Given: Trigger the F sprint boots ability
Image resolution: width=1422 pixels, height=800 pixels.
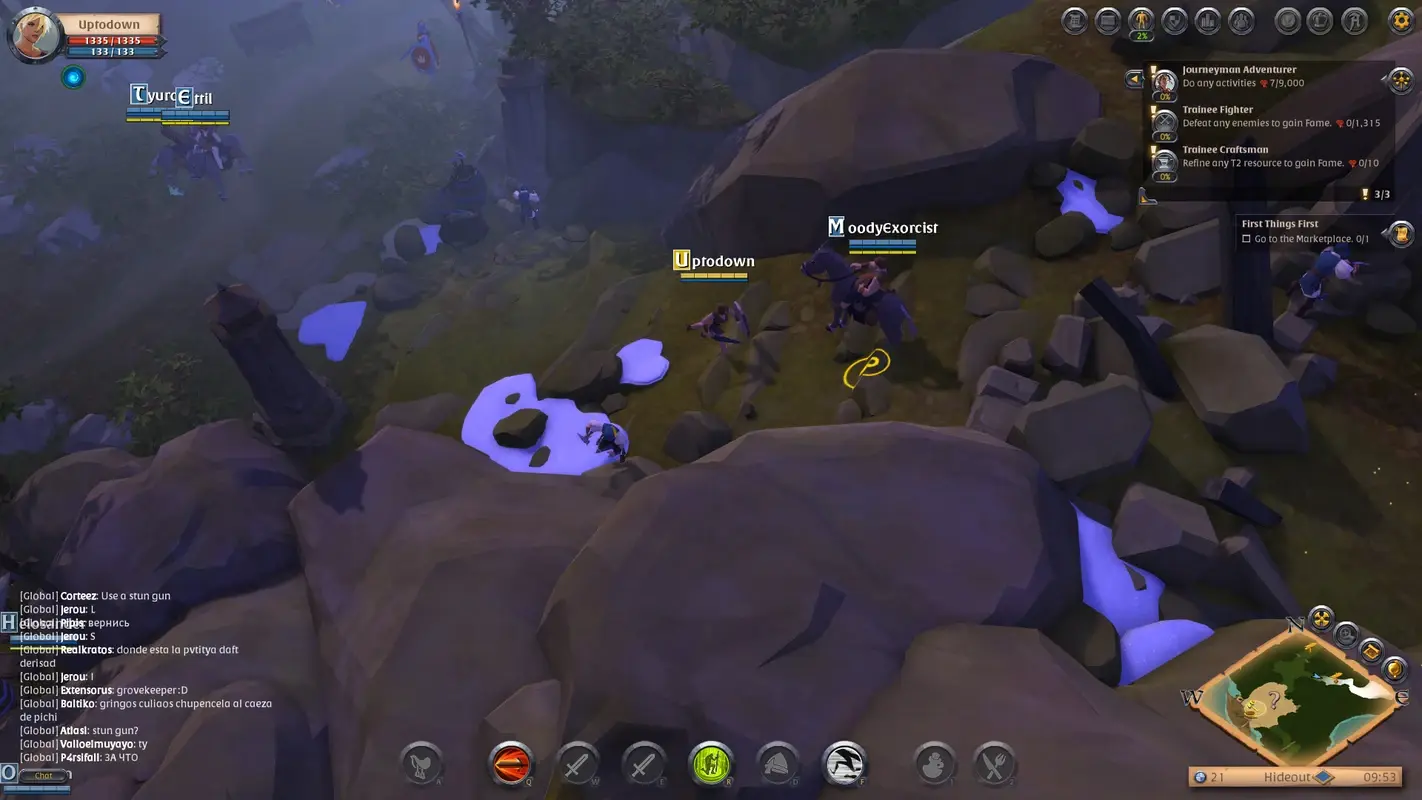Looking at the screenshot, I should 843,763.
